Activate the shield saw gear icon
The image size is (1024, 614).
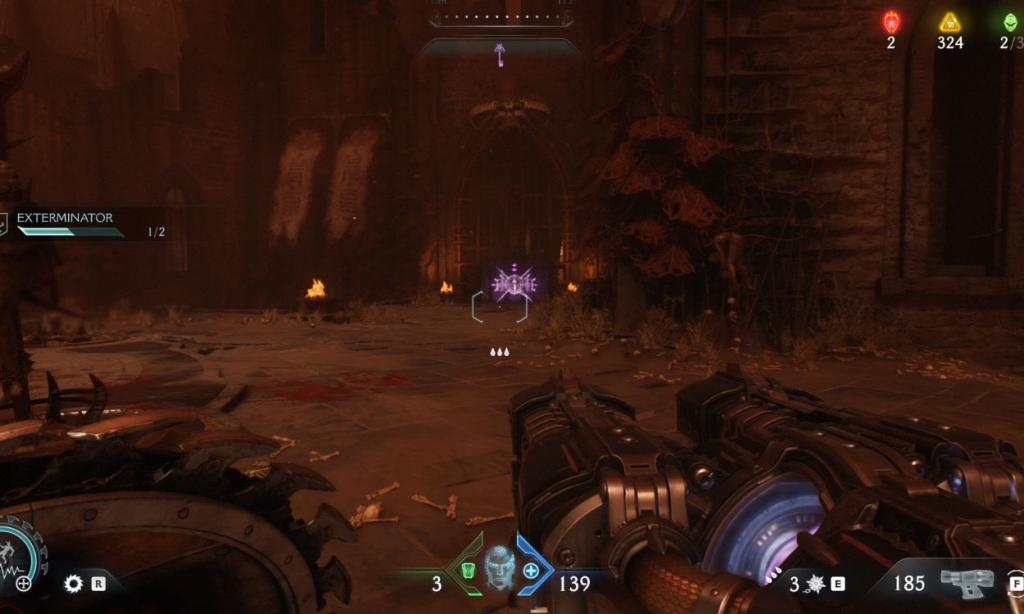(72, 583)
